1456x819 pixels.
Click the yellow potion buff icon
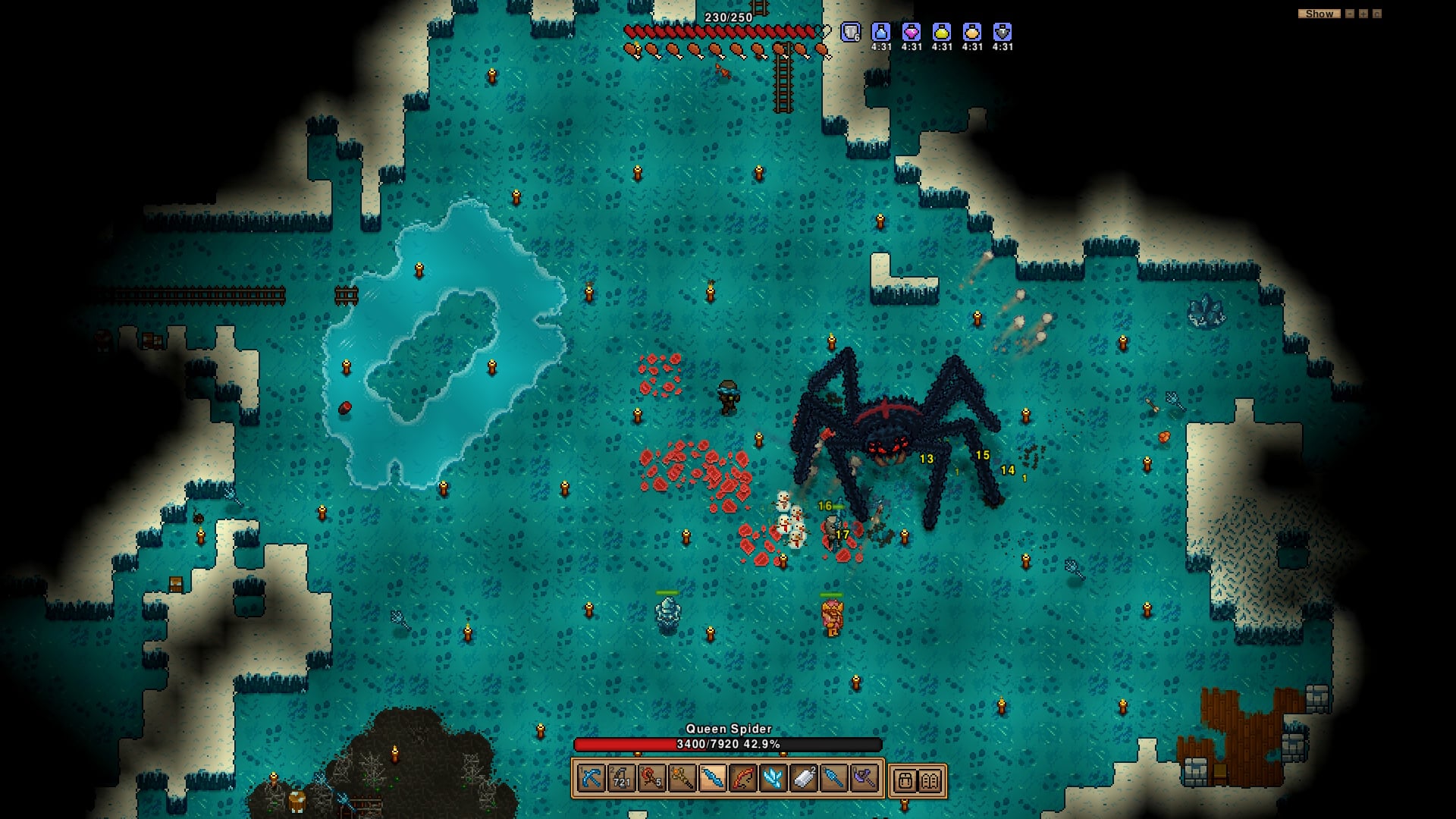pyautogui.click(x=942, y=33)
